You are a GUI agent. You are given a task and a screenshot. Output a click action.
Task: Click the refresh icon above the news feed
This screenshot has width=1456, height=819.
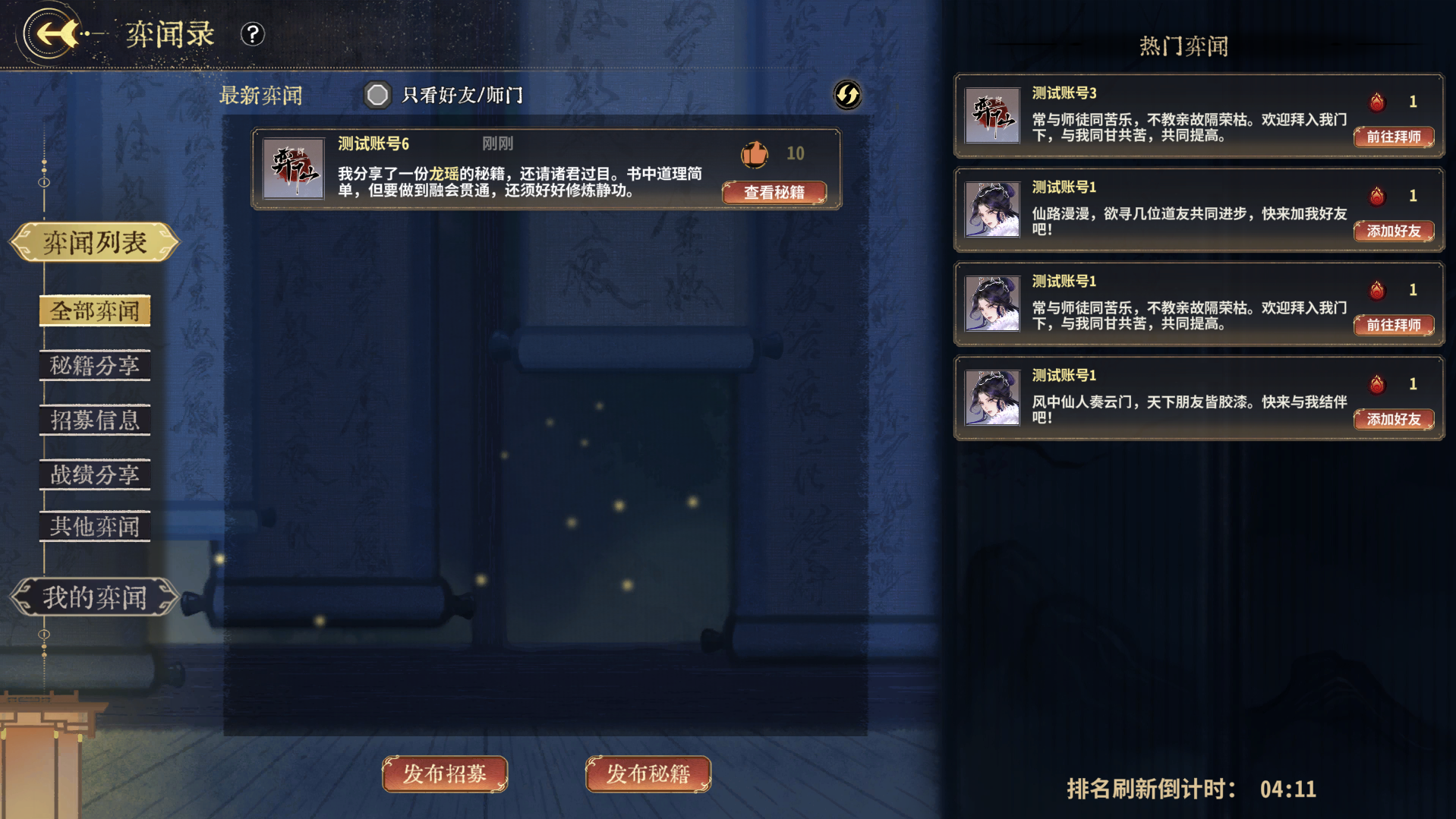847,96
